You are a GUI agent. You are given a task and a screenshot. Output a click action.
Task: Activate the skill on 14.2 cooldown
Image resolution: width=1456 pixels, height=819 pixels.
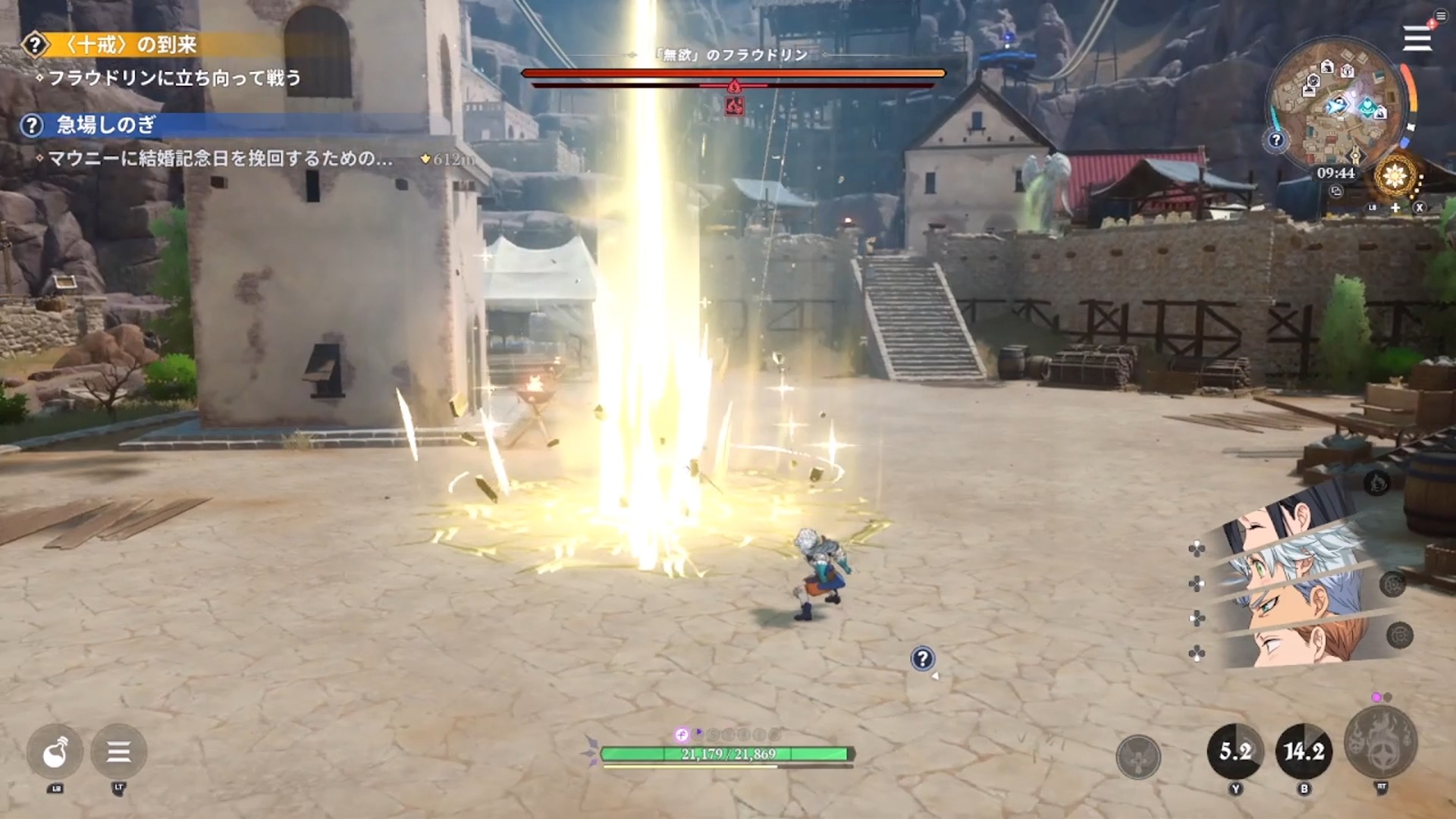(1304, 752)
